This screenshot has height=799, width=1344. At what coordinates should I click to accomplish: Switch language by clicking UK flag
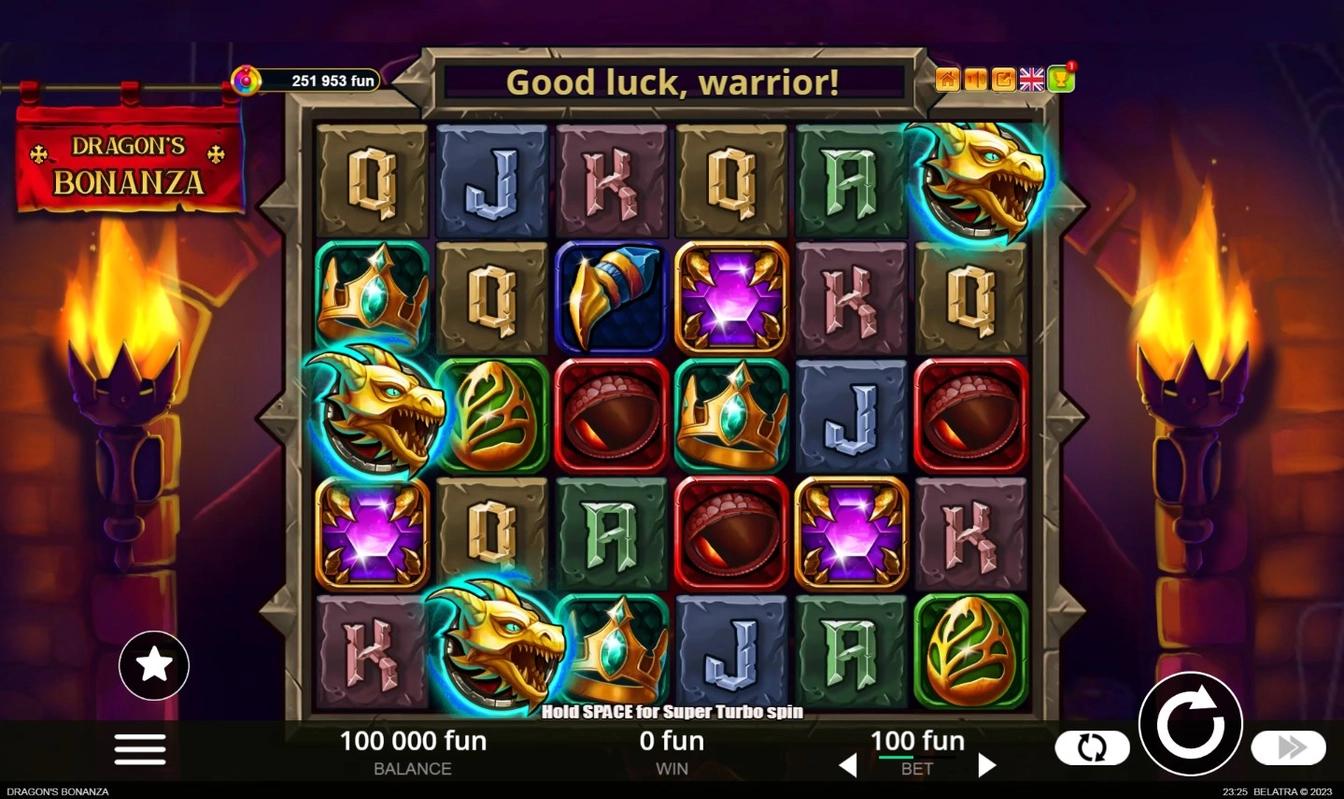pos(1032,79)
